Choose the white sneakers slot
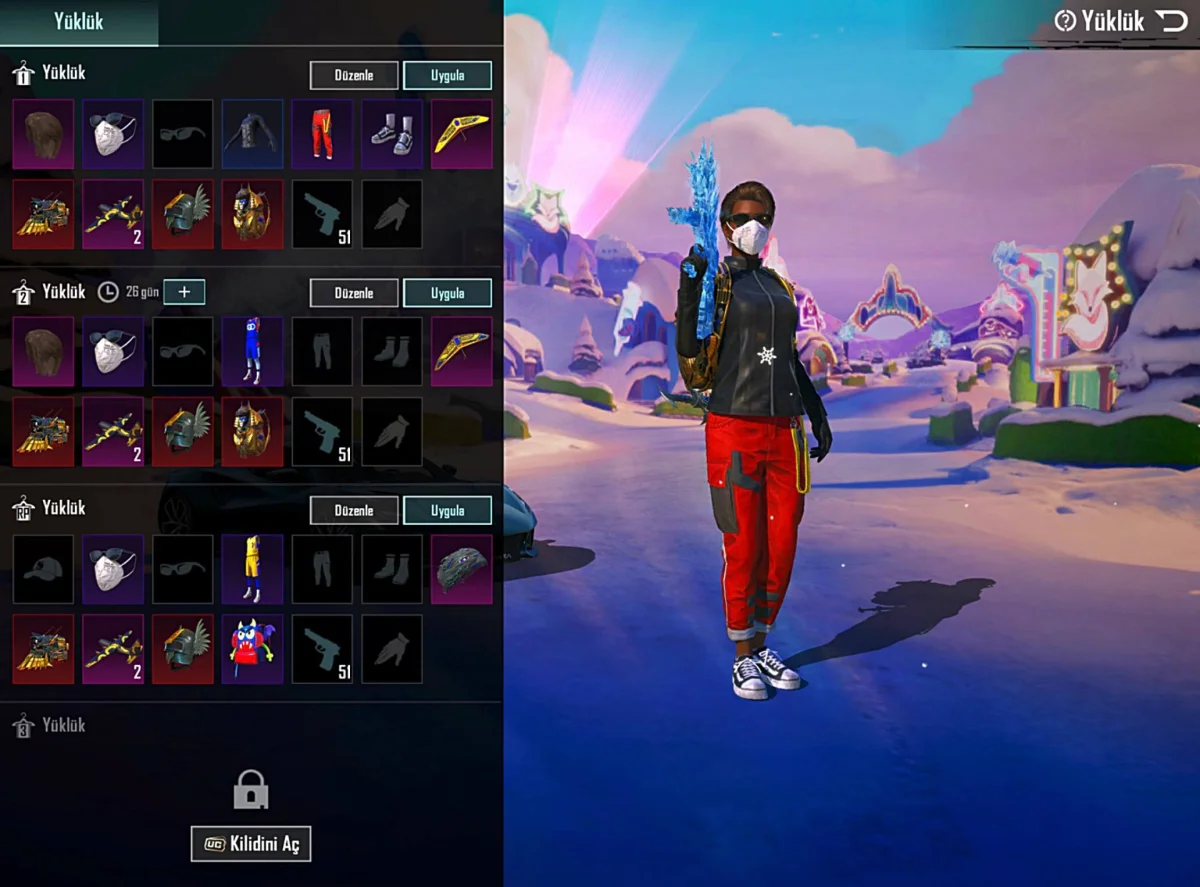1200x887 pixels. click(x=392, y=134)
